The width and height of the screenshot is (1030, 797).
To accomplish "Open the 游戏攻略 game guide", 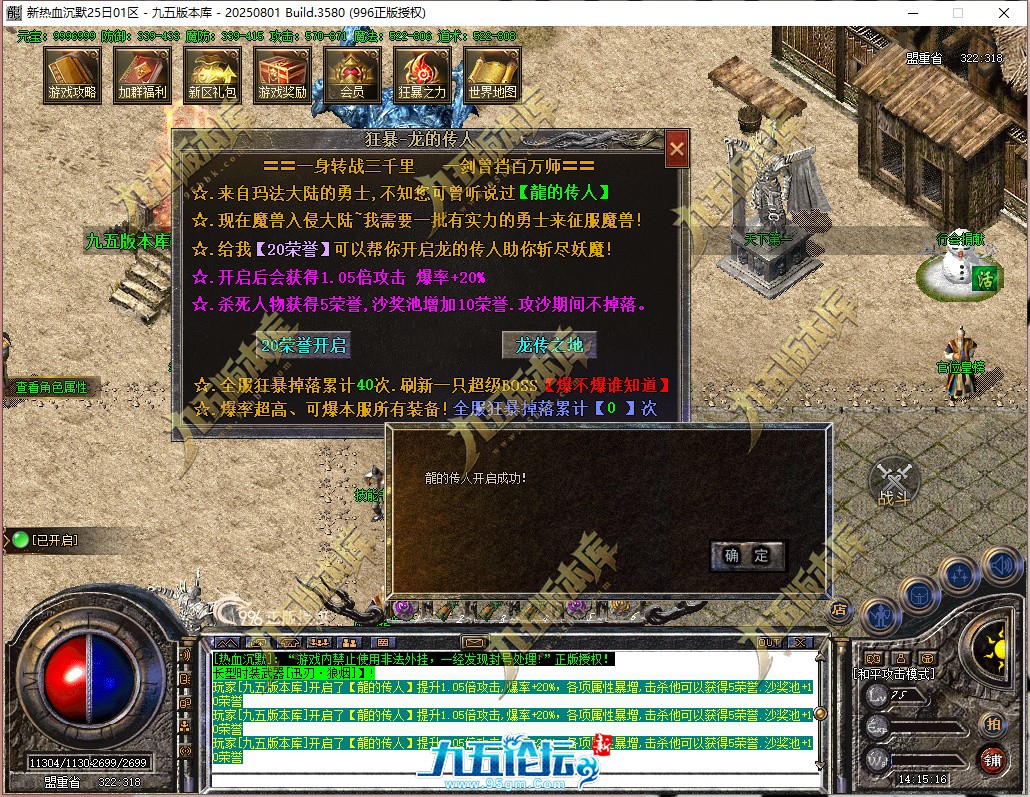I will [72, 73].
